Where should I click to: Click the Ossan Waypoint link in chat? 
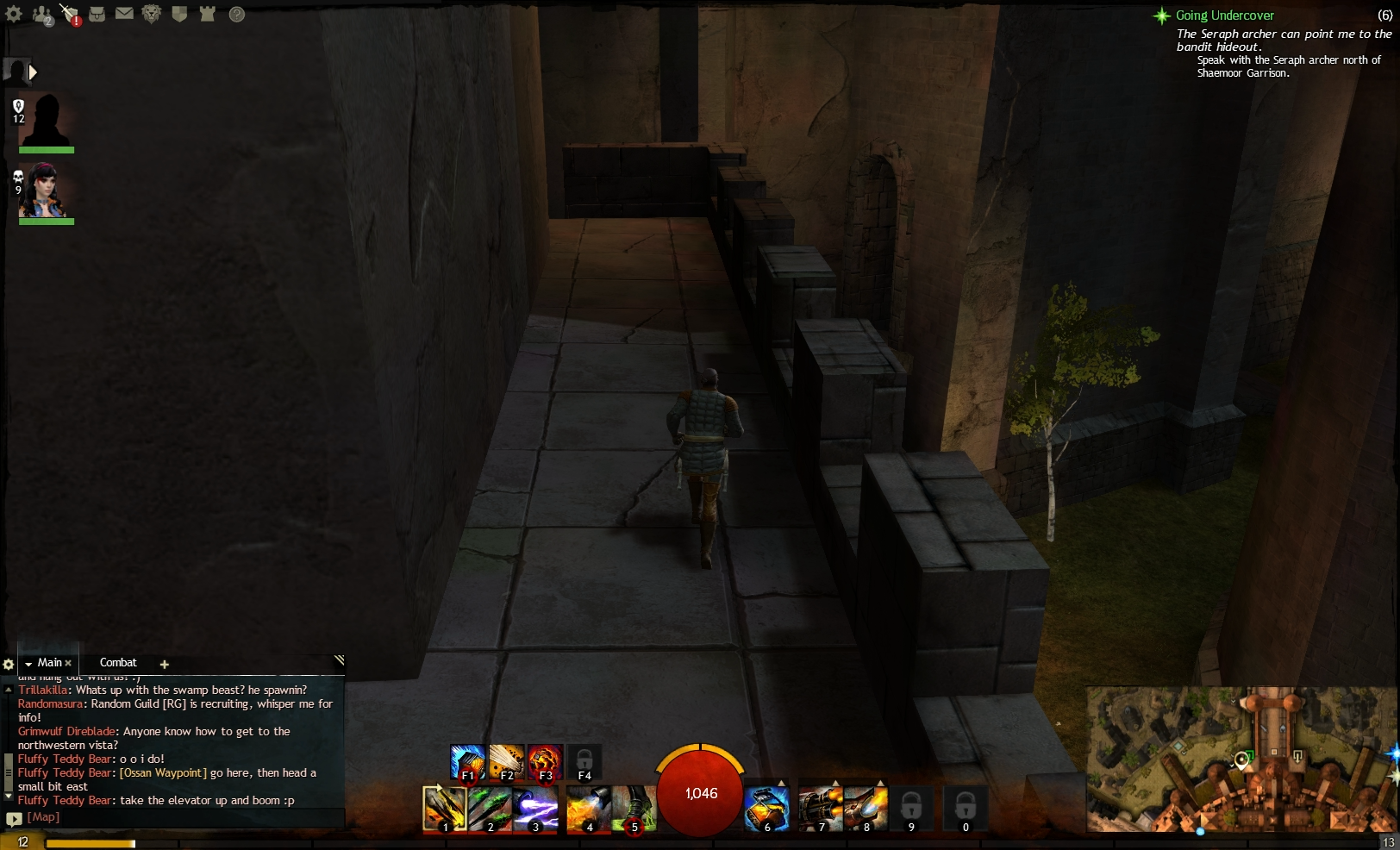point(162,772)
